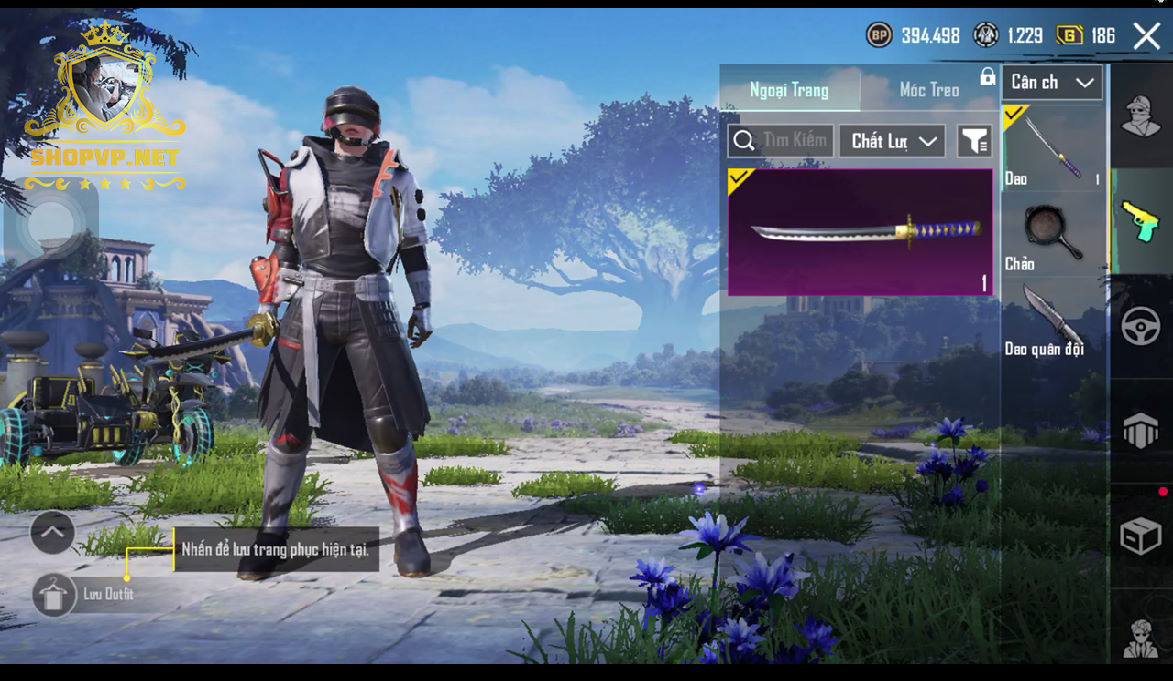
Task: Open the character outfit section icon
Action: point(1141,117)
